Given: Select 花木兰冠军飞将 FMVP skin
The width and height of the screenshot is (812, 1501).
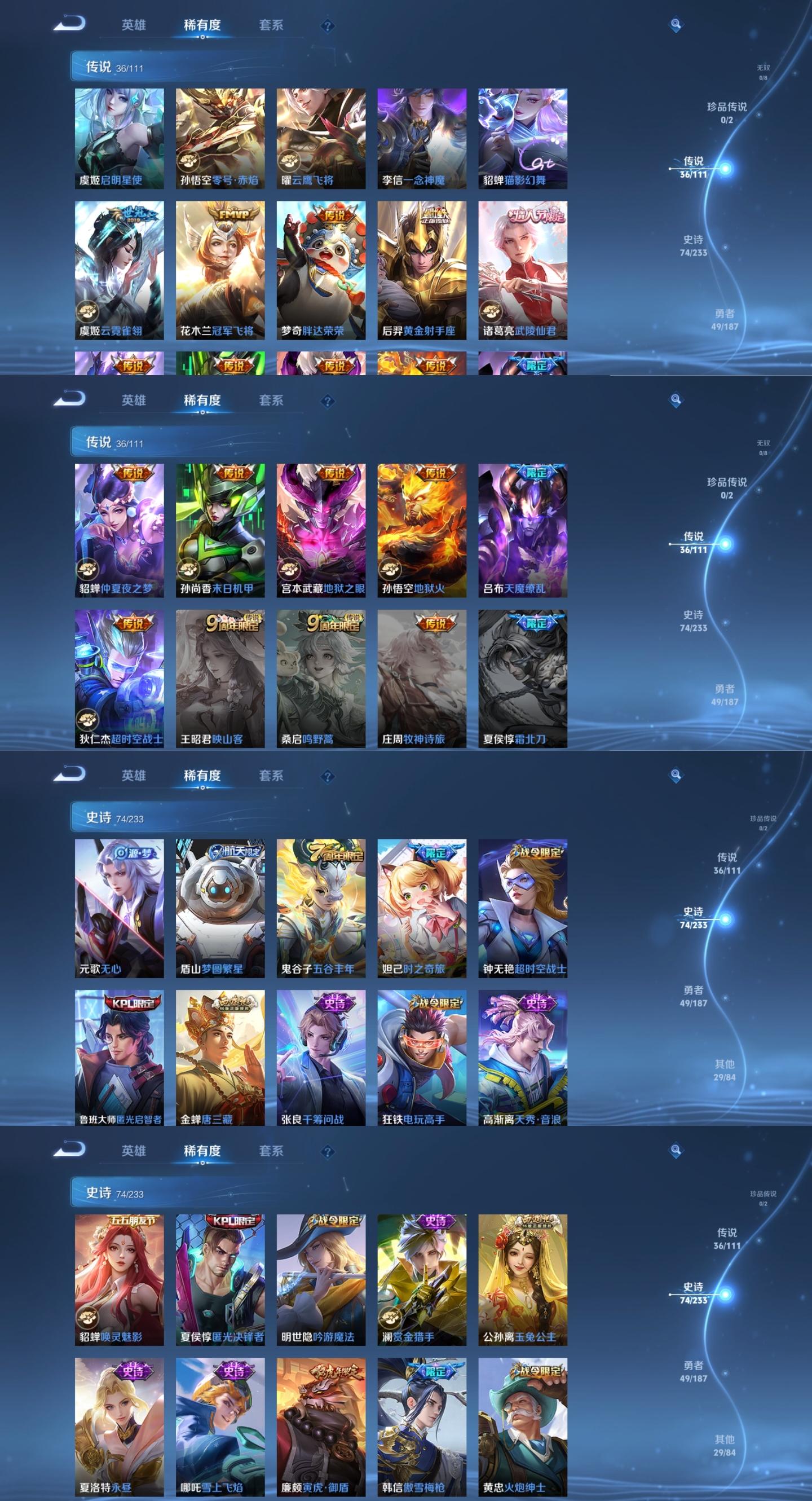Looking at the screenshot, I should coord(220,270).
